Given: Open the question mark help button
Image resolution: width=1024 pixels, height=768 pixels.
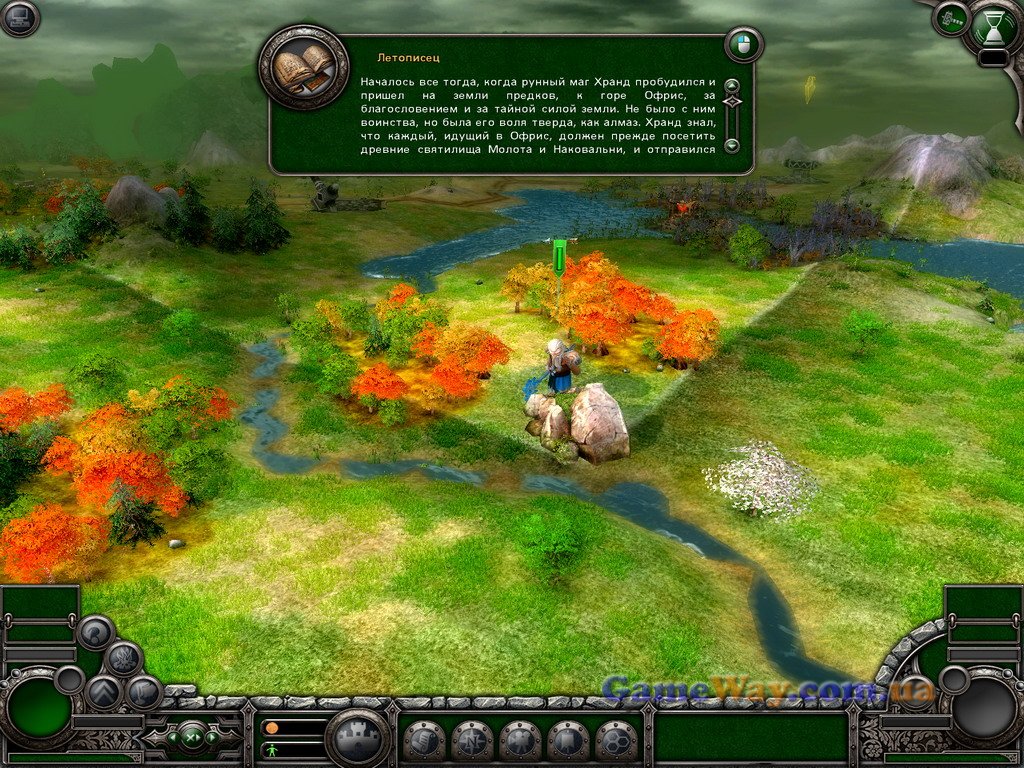Looking at the screenshot, I should point(96,632).
